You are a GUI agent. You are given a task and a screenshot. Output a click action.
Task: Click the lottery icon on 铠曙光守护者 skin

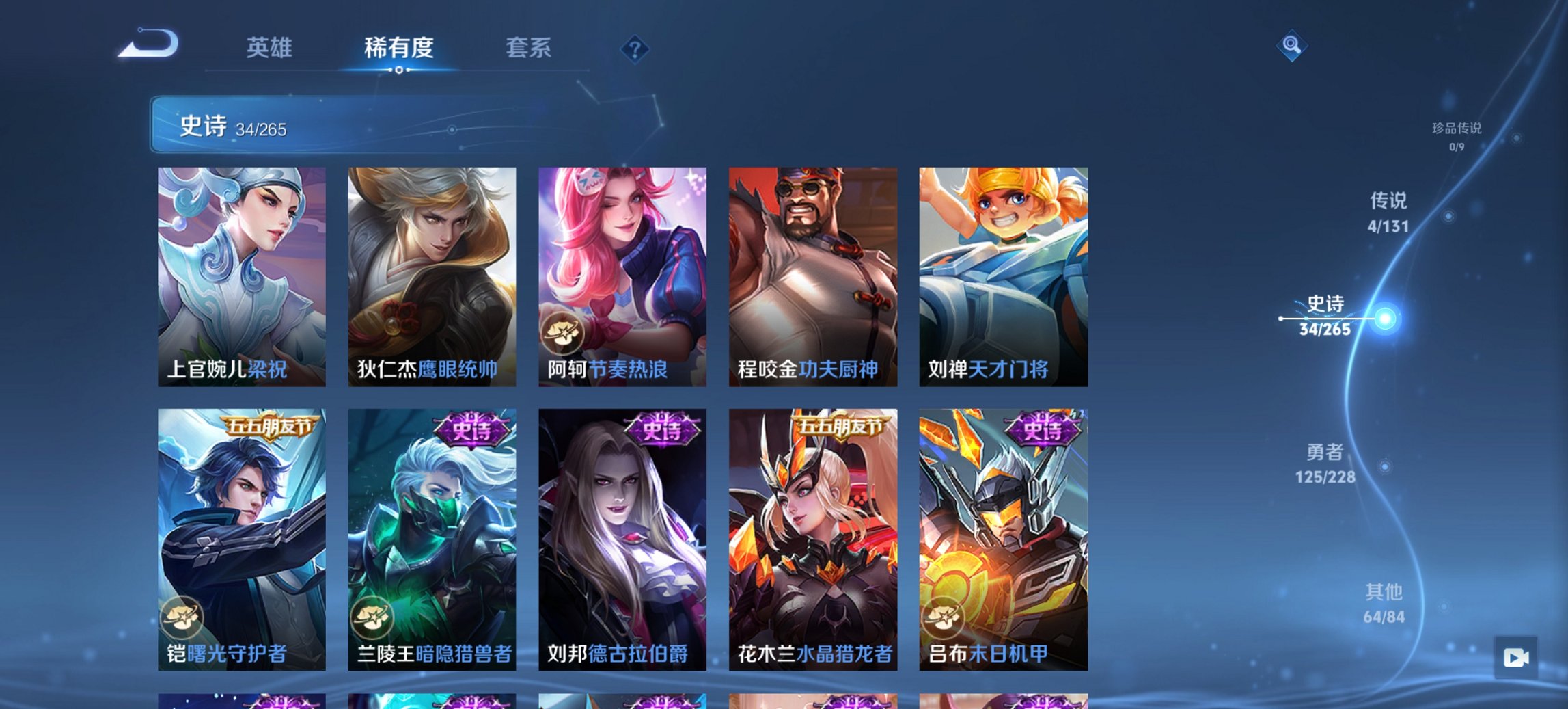(182, 617)
